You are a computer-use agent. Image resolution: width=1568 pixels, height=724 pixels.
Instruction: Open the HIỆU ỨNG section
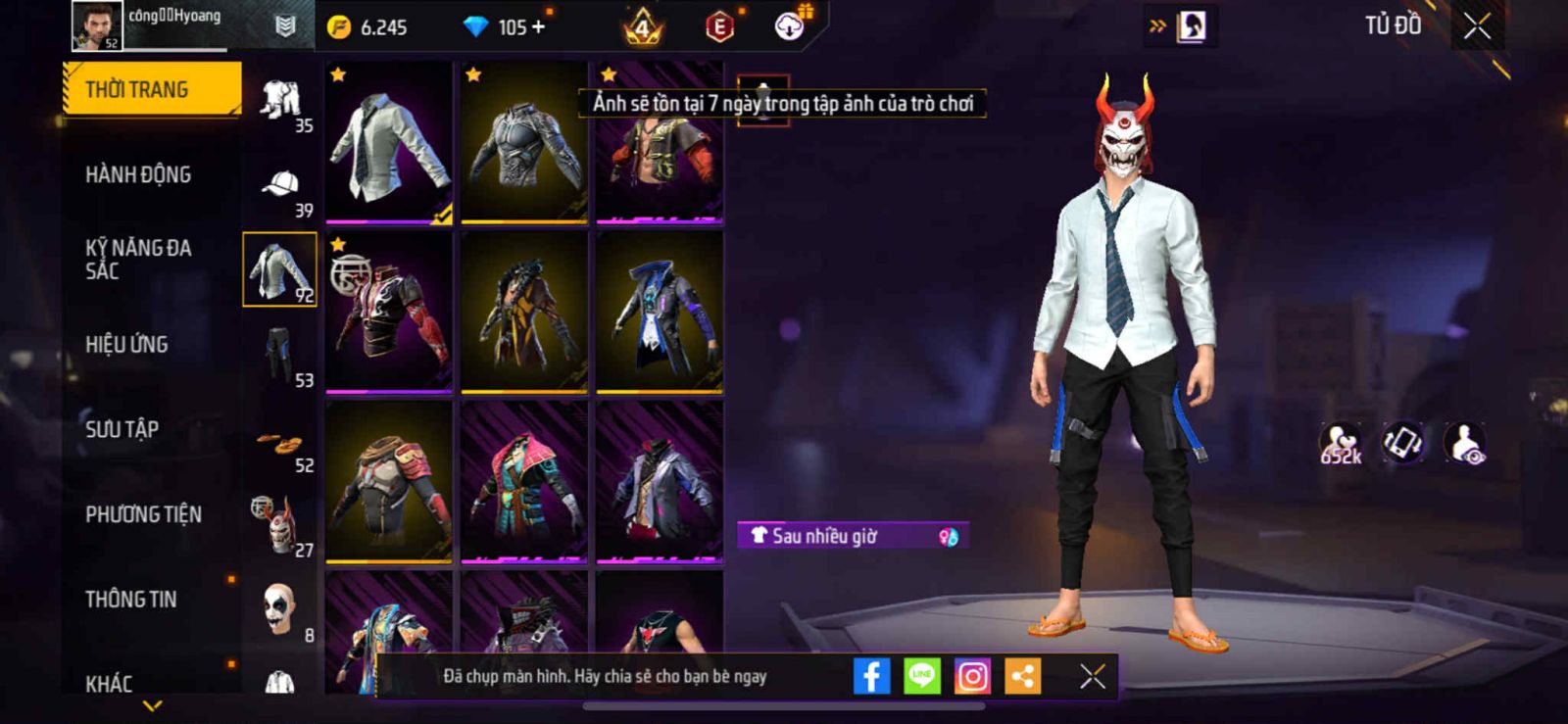pos(126,344)
